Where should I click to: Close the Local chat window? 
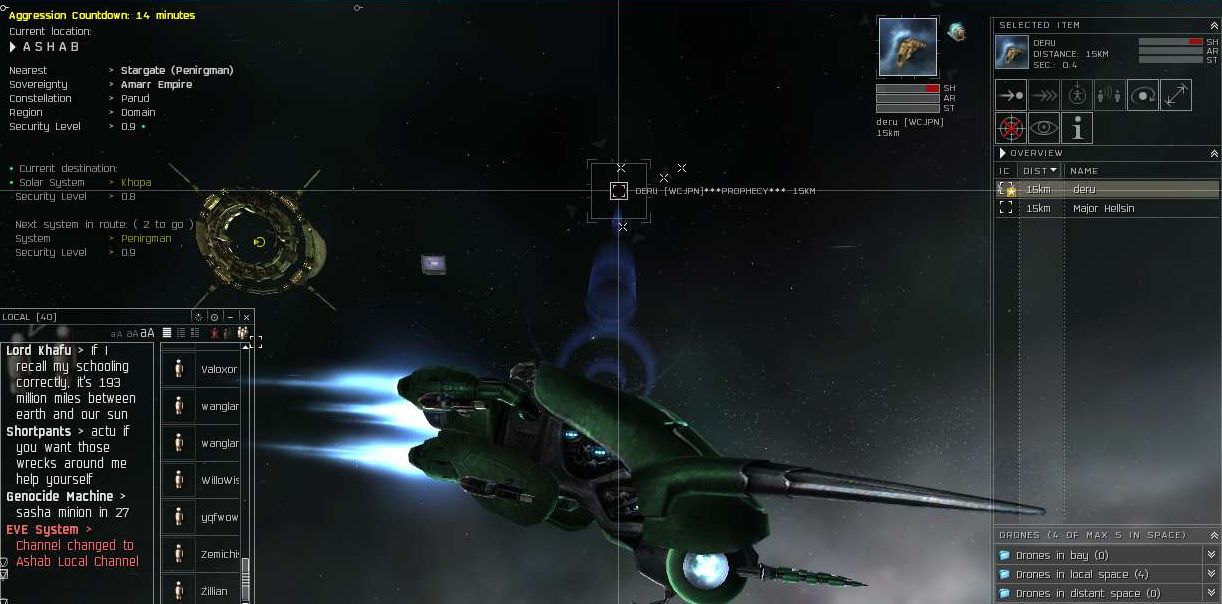point(246,317)
